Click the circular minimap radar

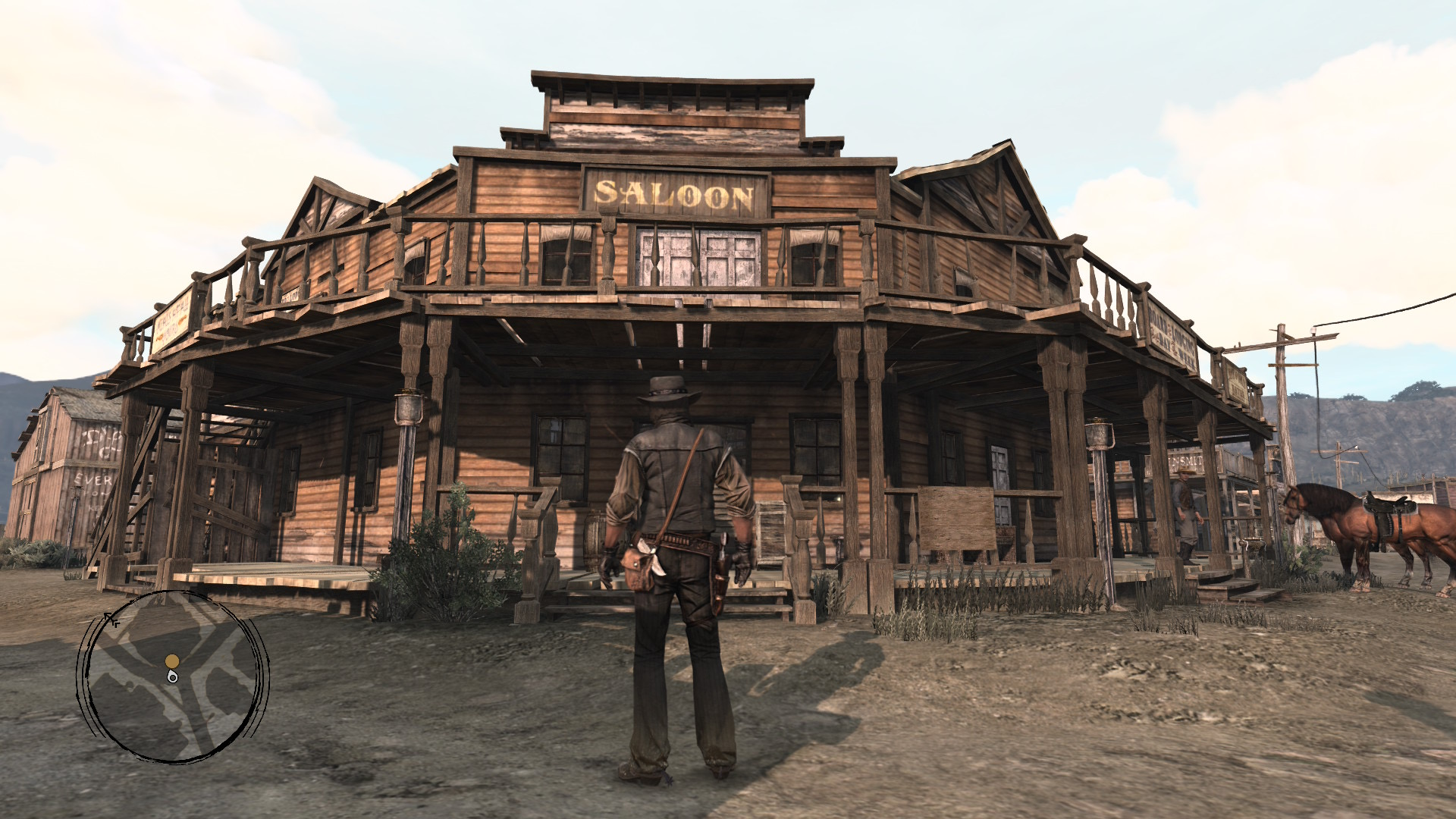[173, 676]
